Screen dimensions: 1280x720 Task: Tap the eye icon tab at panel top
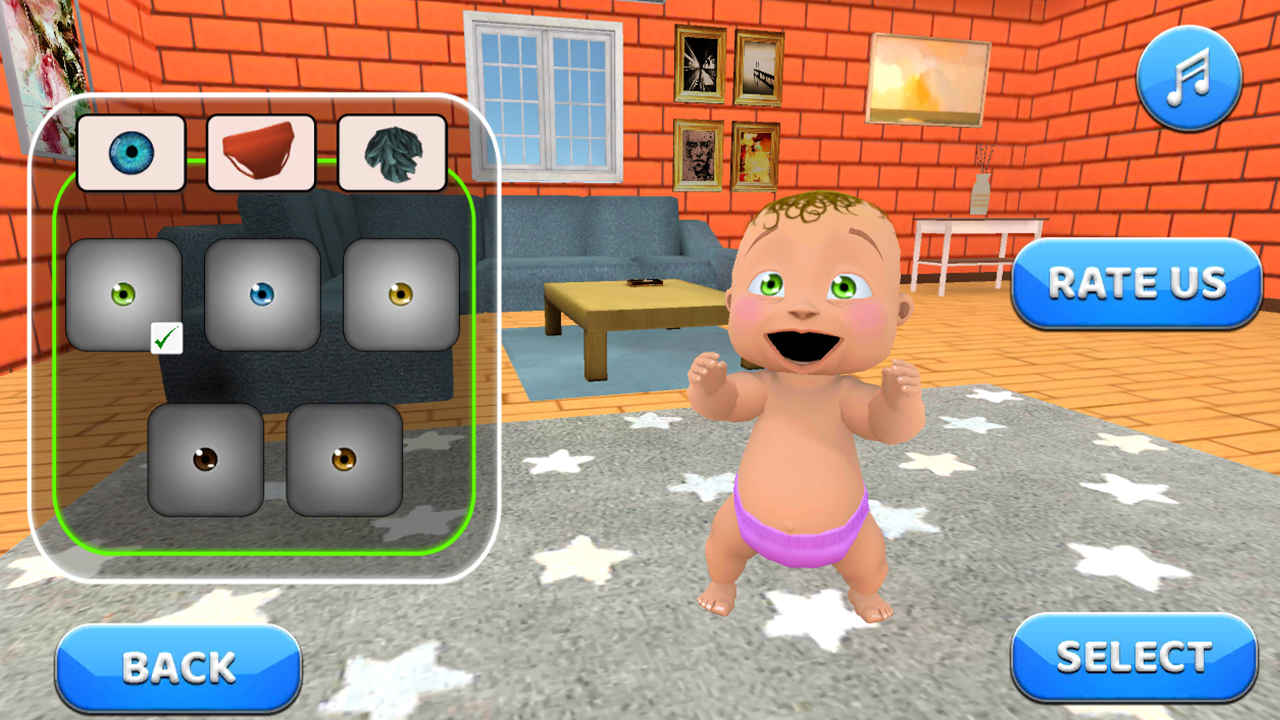click(131, 152)
